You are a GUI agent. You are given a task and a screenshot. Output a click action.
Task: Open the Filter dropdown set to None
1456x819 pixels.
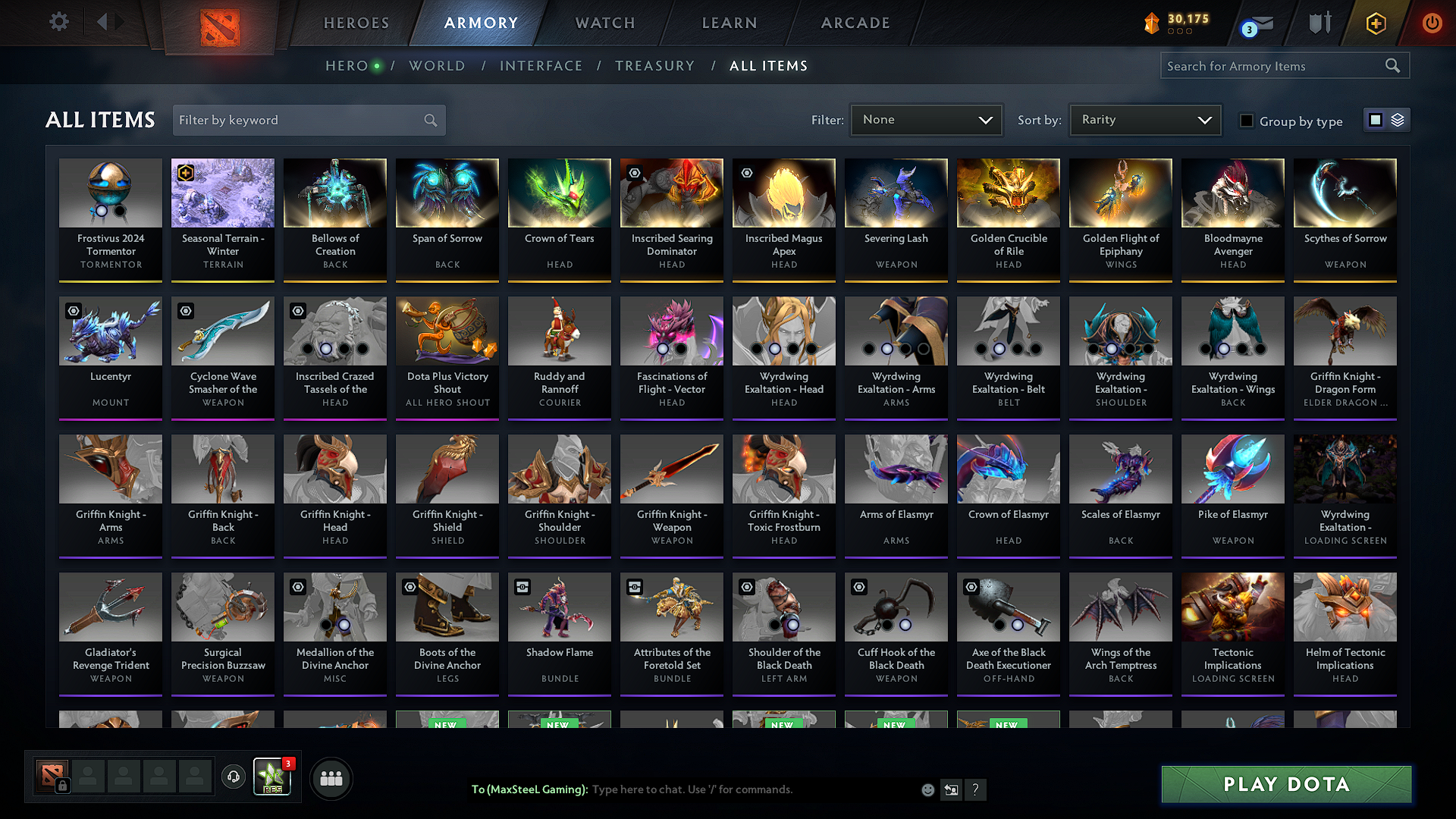[x=926, y=120]
